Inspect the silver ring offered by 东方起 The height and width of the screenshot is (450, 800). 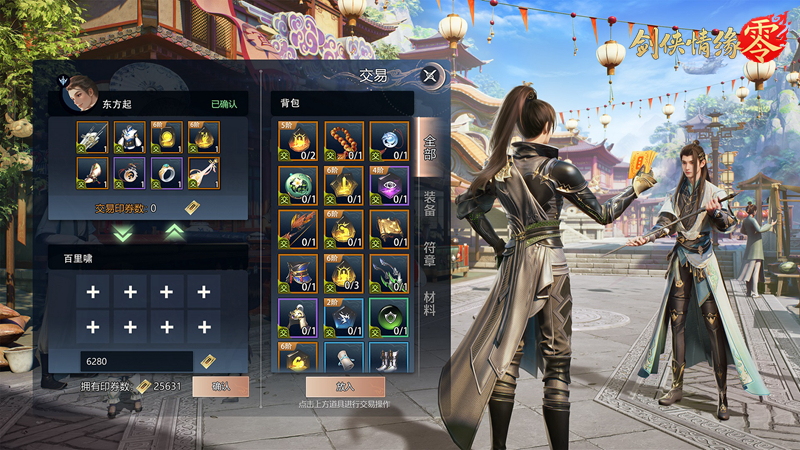(167, 174)
